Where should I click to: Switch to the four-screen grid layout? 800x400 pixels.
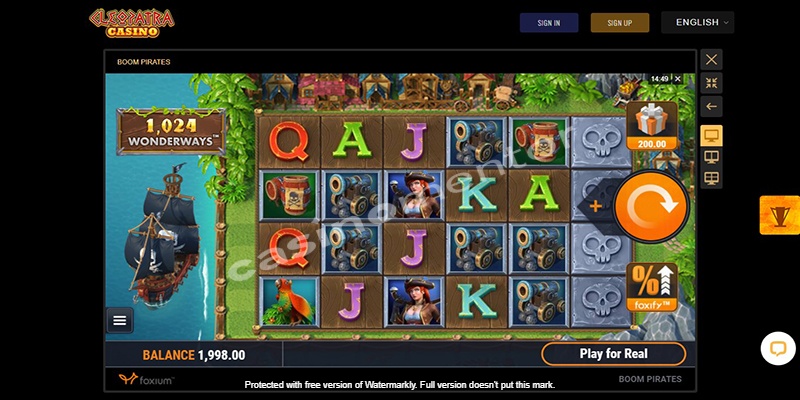tap(711, 179)
